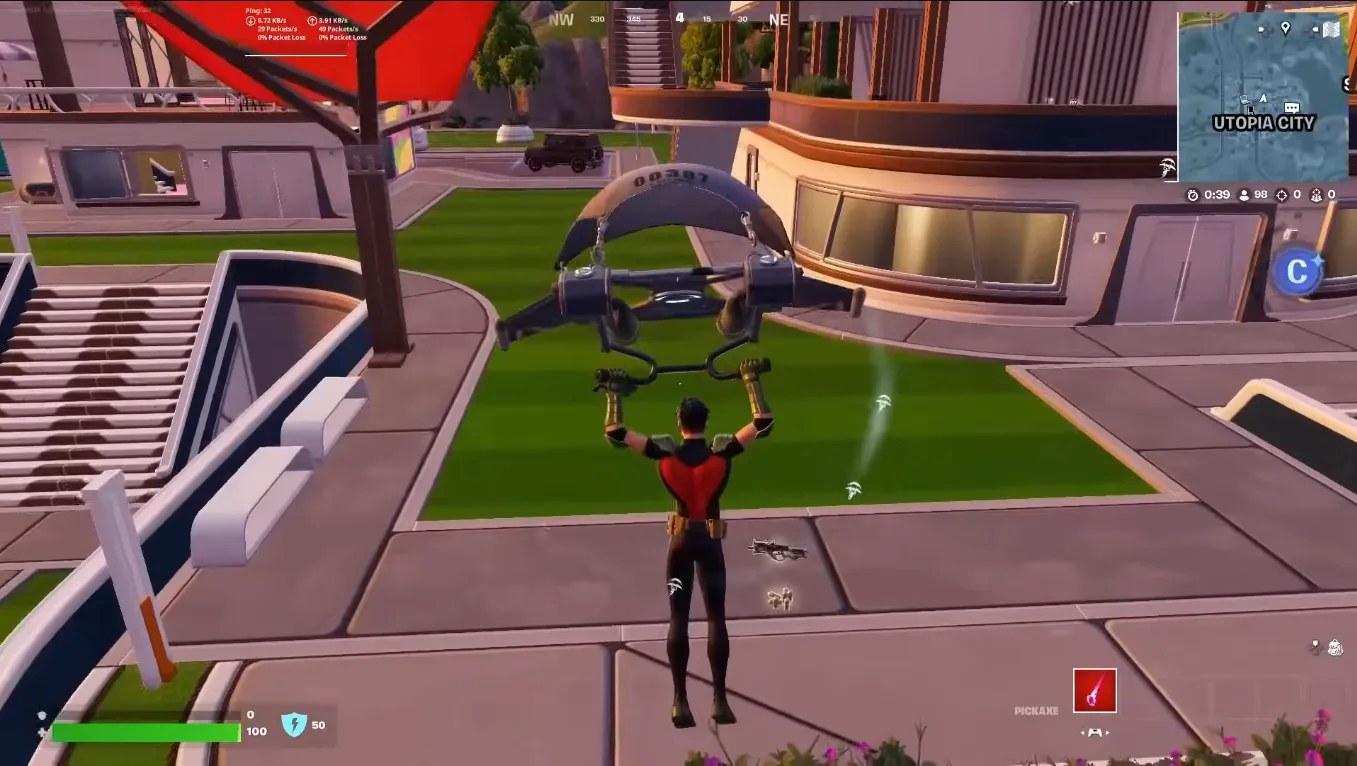Click the stopwatch timer icon below the minimap
Screen dimensions: 1357x766
1194,195
